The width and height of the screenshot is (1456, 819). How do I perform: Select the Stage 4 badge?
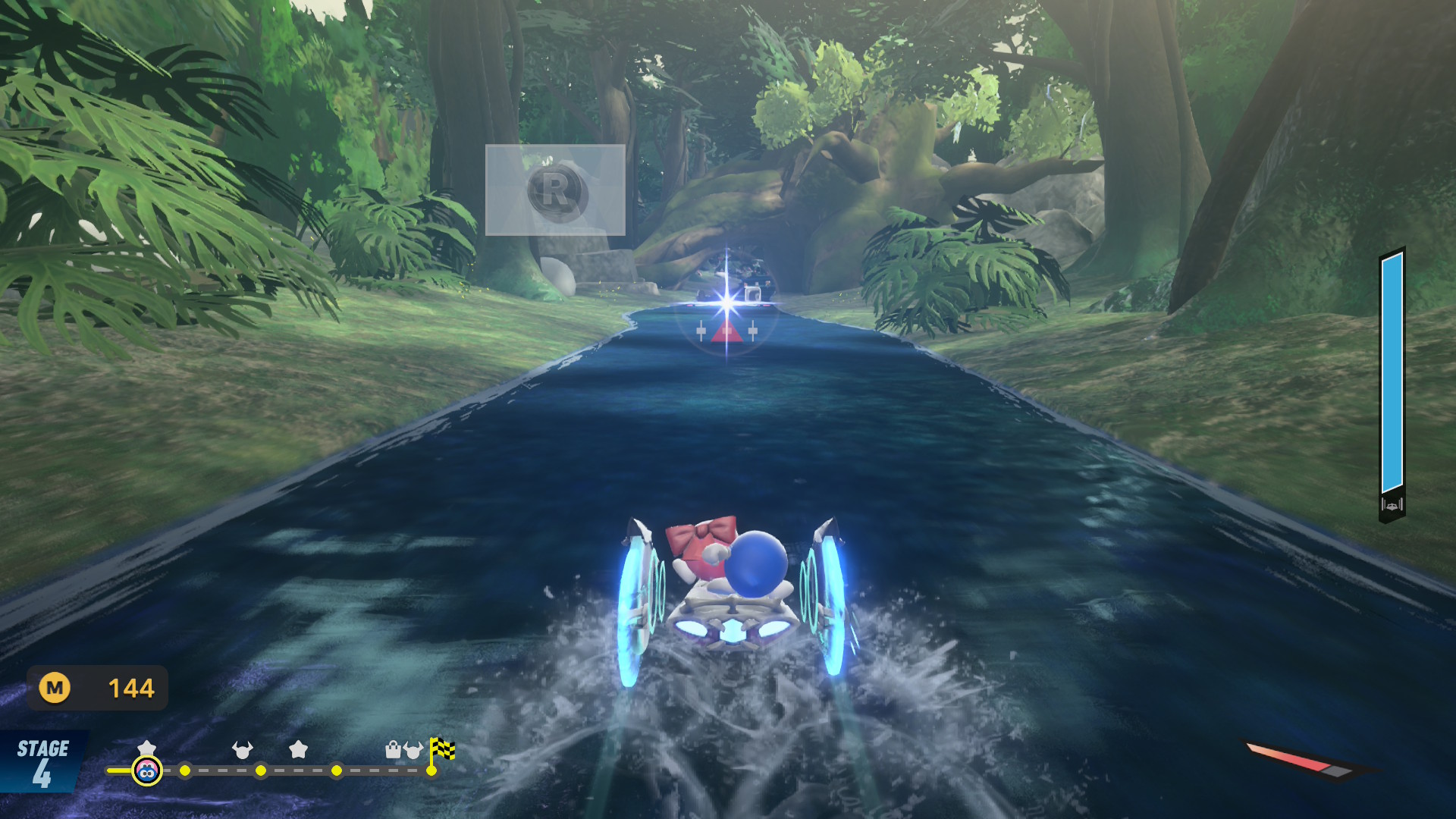pyautogui.click(x=42, y=762)
